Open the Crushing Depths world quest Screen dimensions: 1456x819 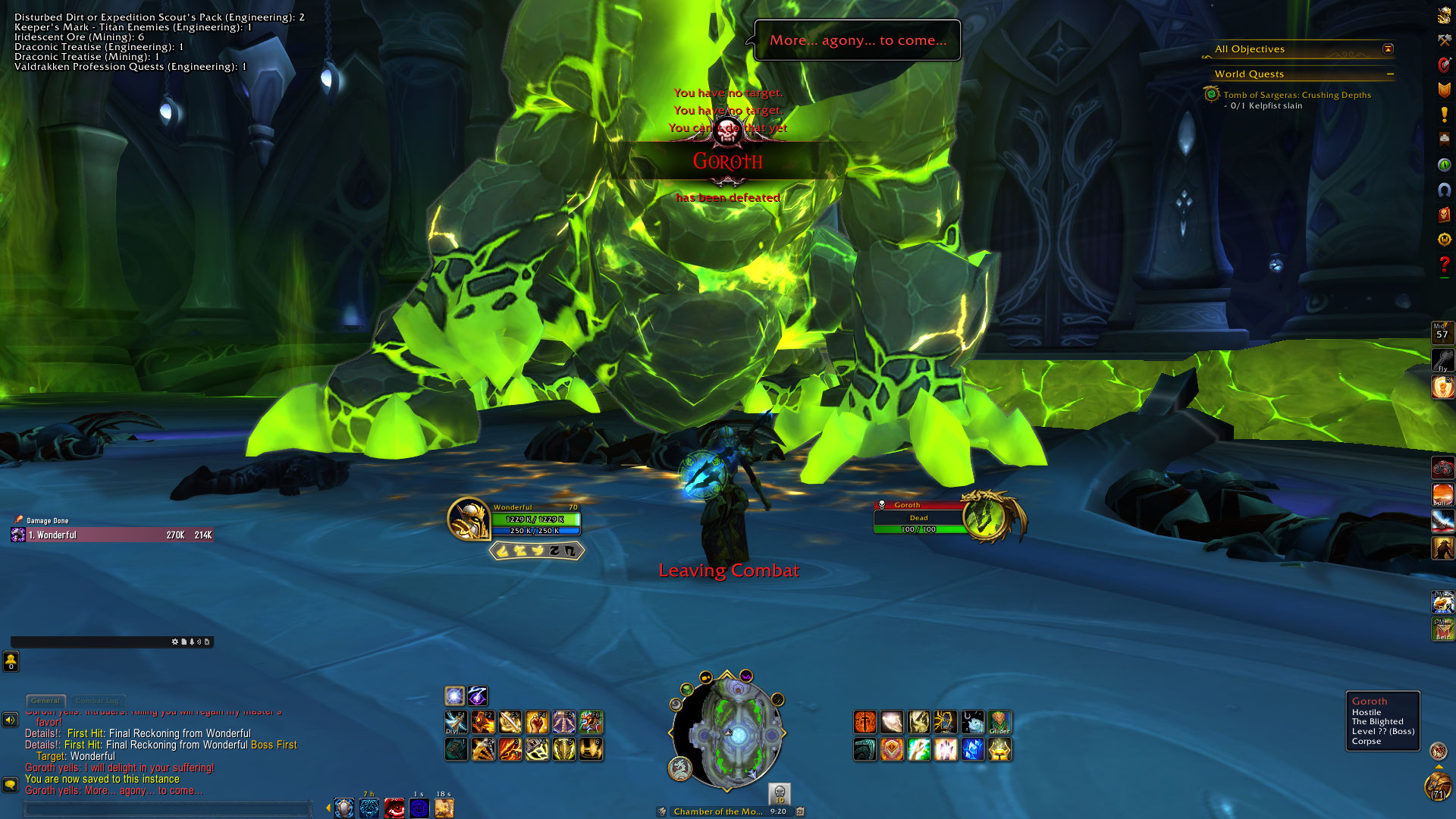[x=1296, y=96]
